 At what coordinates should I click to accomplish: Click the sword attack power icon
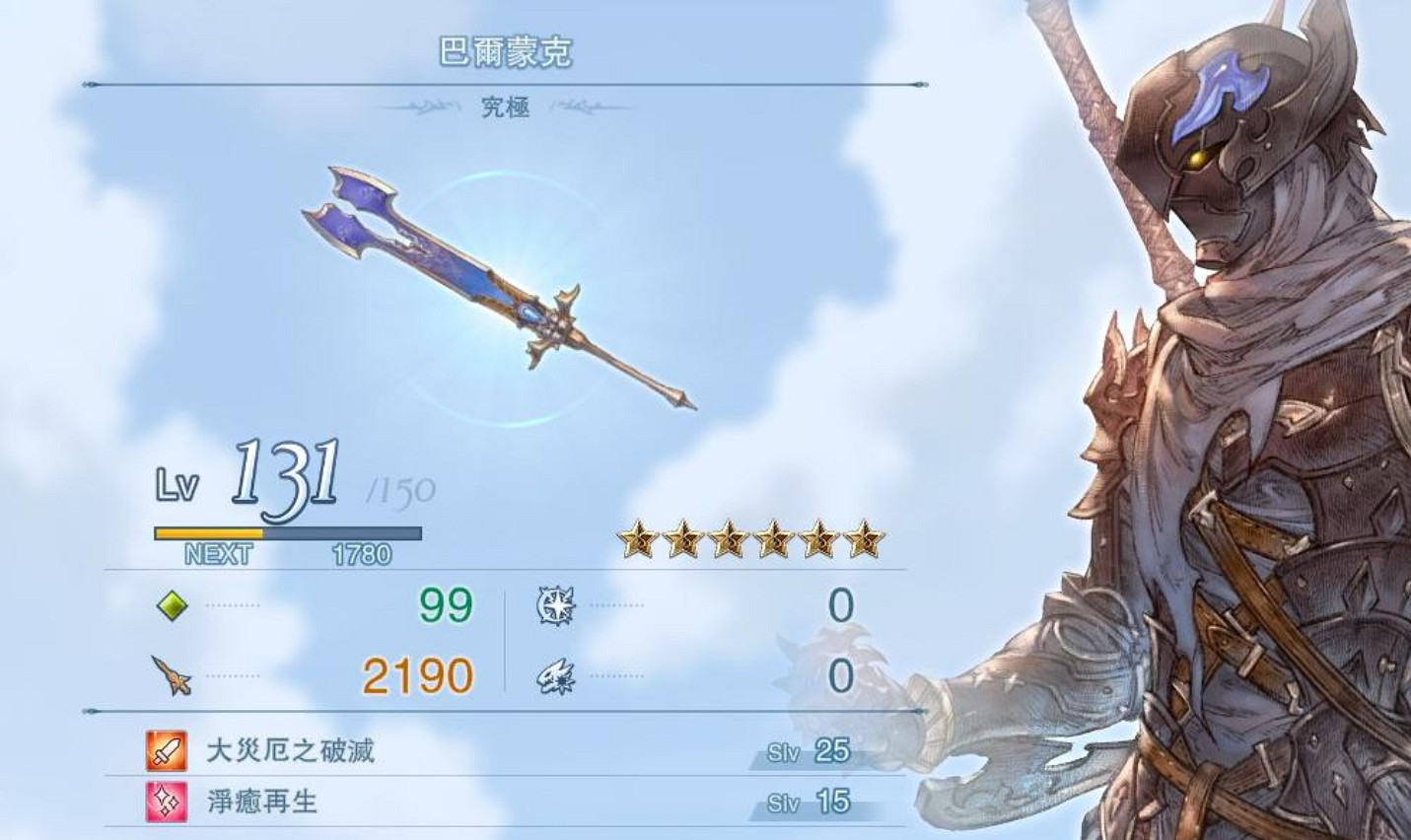[170, 676]
